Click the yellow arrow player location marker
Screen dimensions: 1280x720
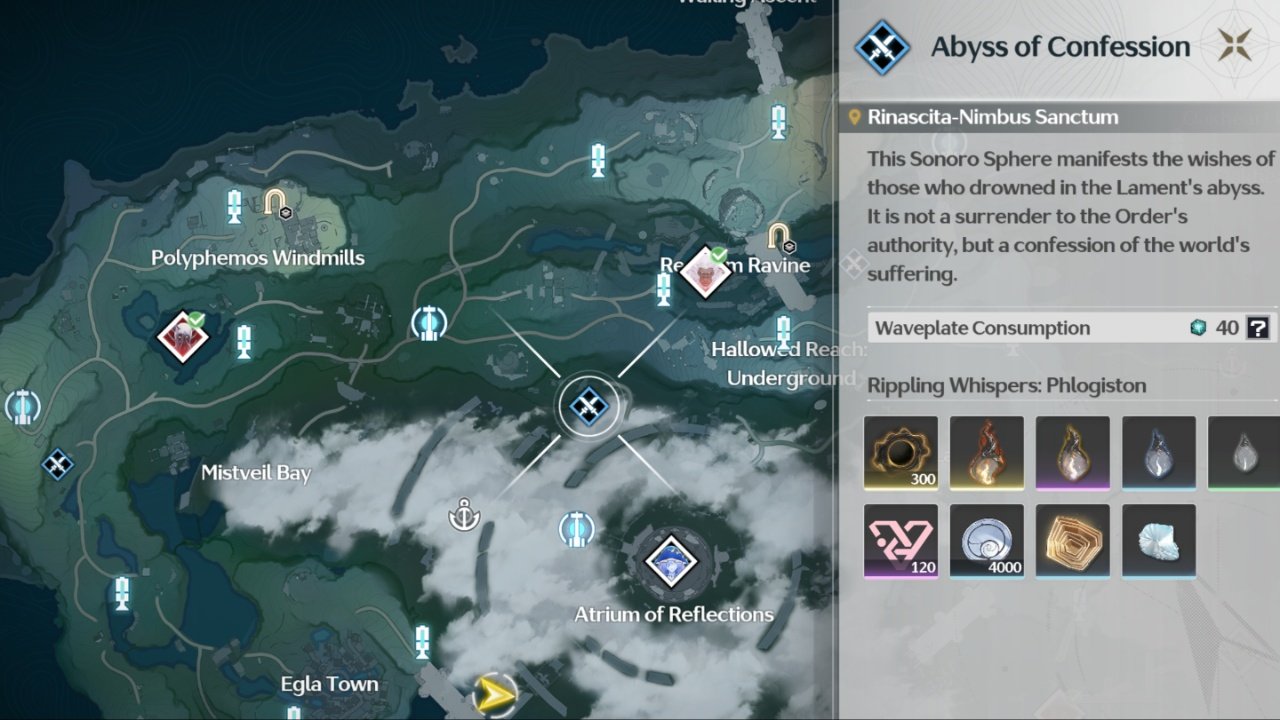click(x=494, y=693)
